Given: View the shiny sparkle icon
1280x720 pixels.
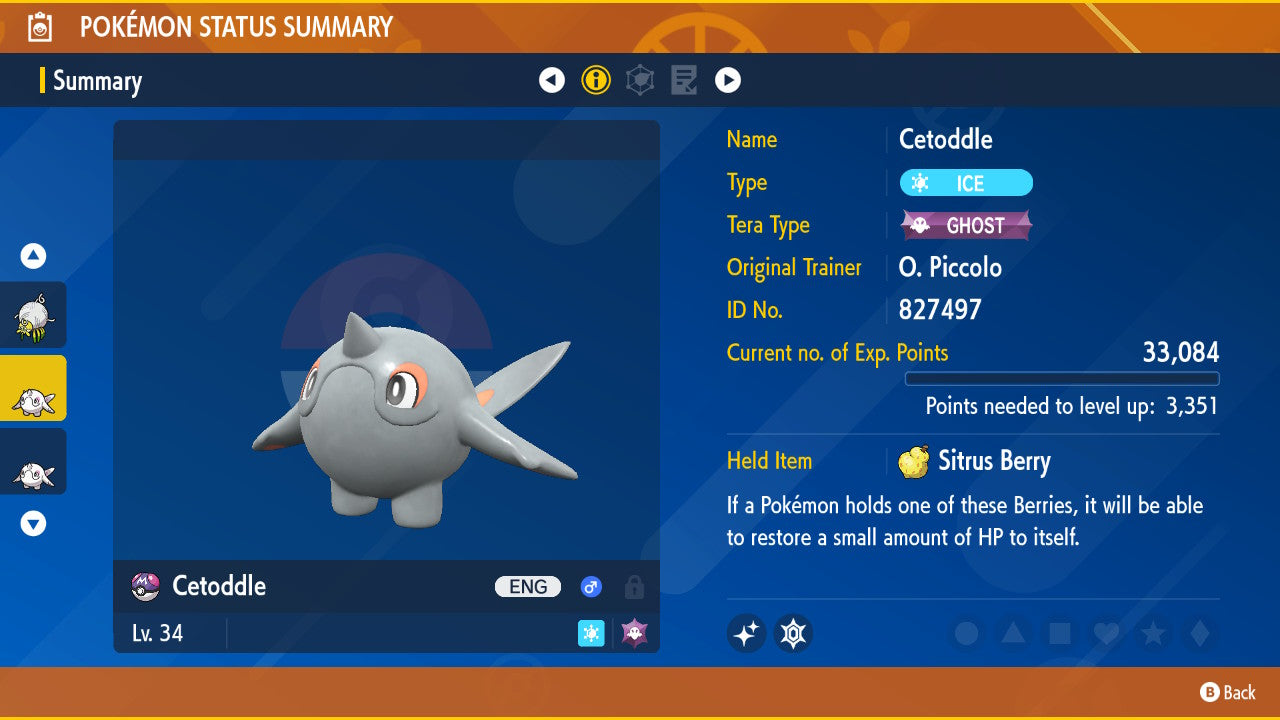Looking at the screenshot, I should pos(746,633).
